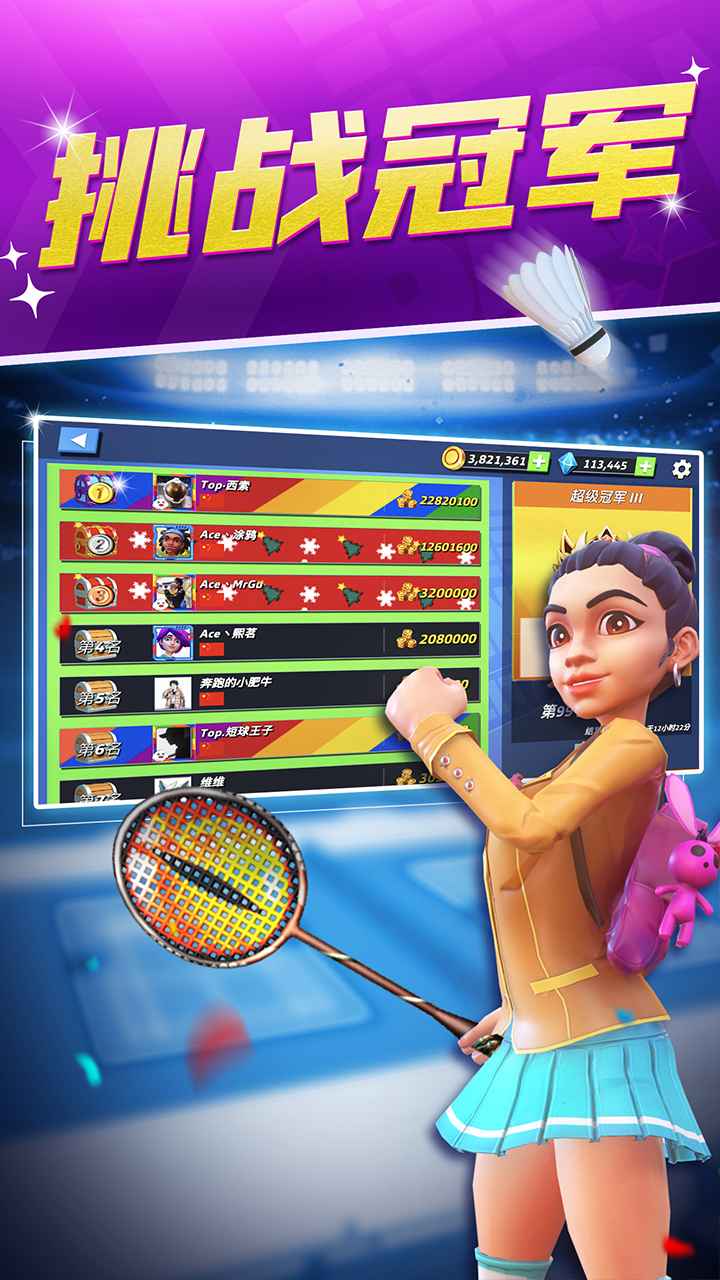720x1280 pixels.
Task: Add more gold coins with plus button
Action: click(x=539, y=461)
